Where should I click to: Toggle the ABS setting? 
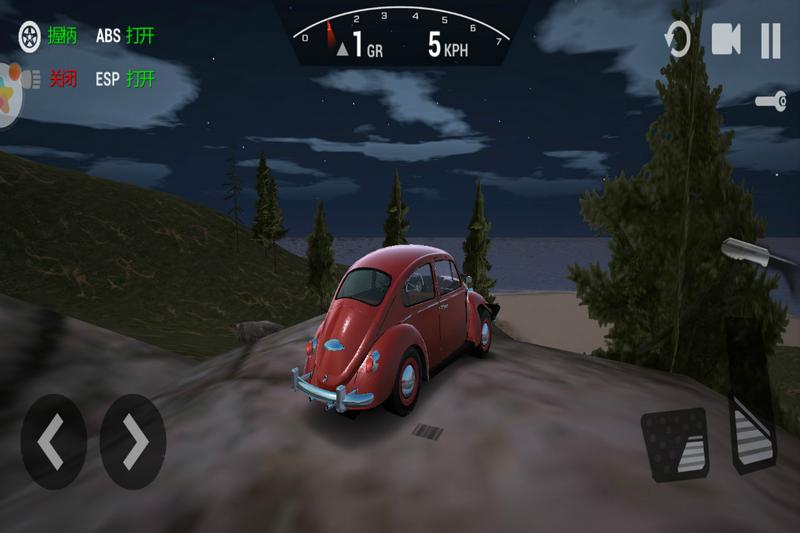coord(125,36)
